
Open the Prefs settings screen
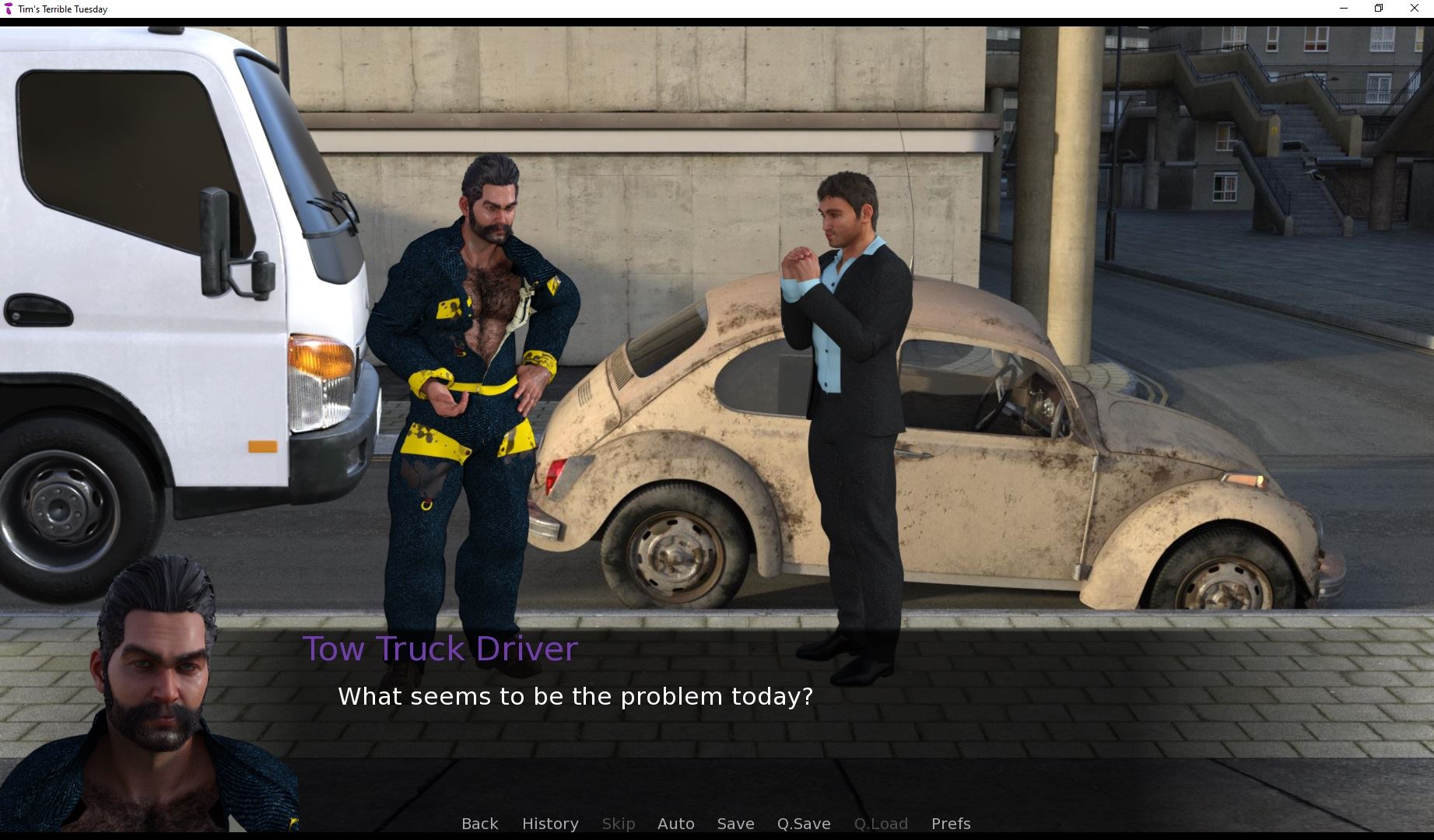[x=951, y=824]
